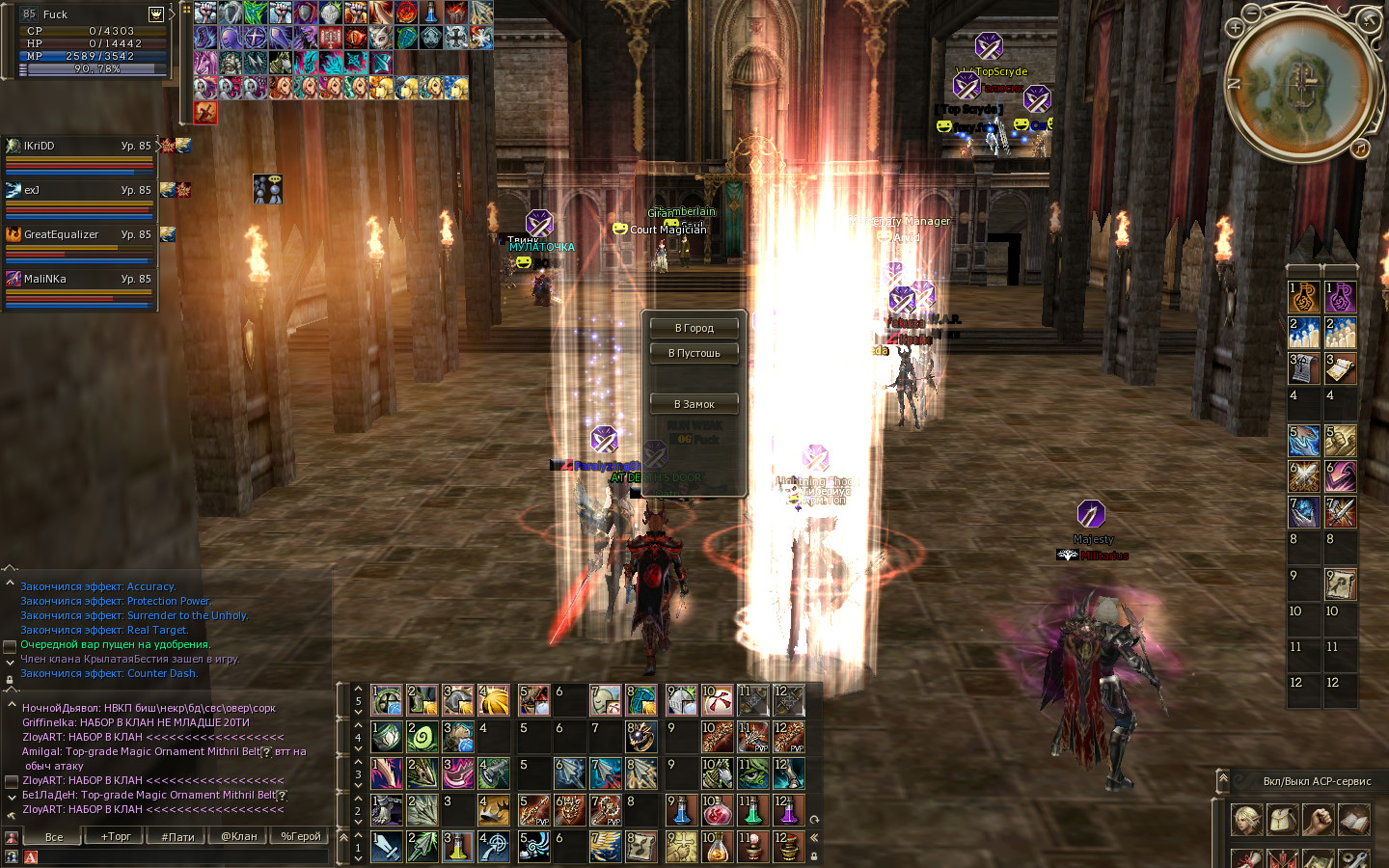1389x868 pixels.
Task: Open the "#Пати" chat tab
Action: pos(177,836)
